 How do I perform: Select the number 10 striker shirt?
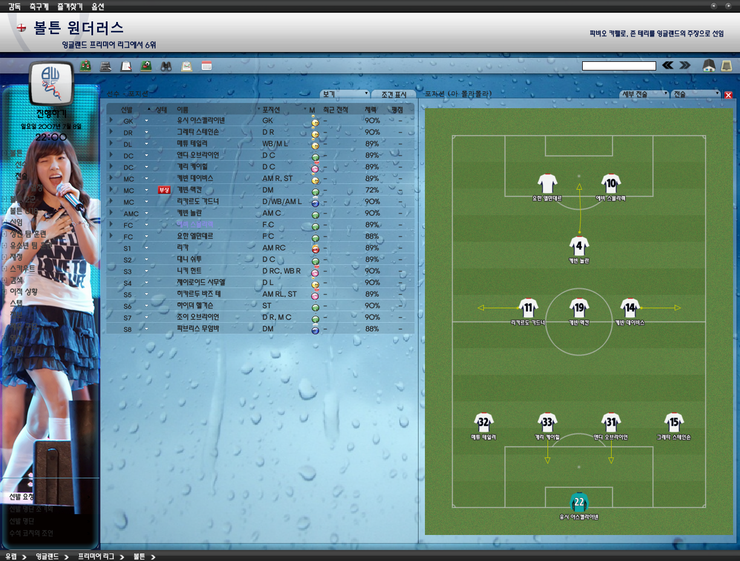(x=611, y=184)
